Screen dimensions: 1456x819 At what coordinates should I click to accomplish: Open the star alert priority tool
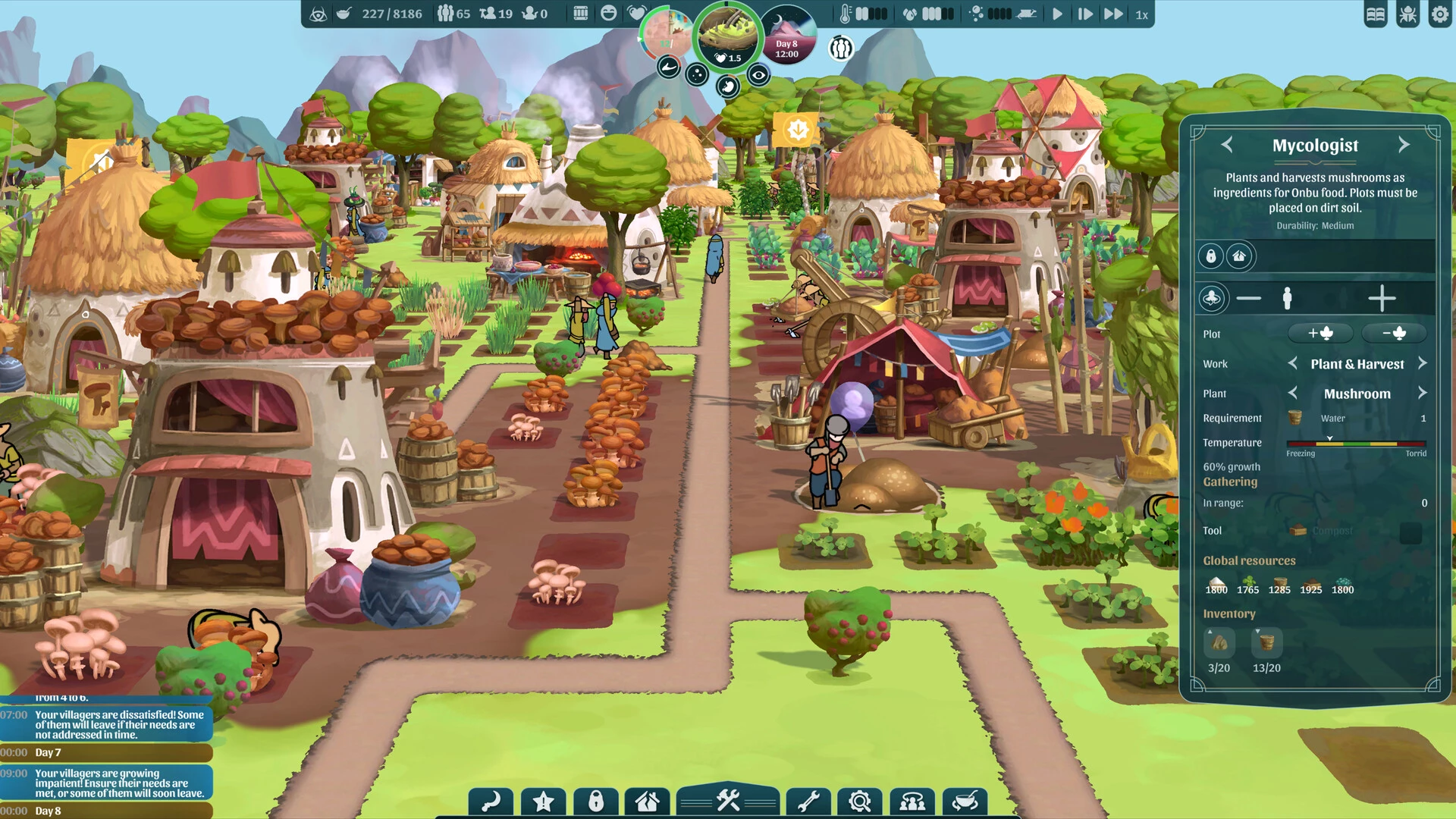click(x=543, y=802)
